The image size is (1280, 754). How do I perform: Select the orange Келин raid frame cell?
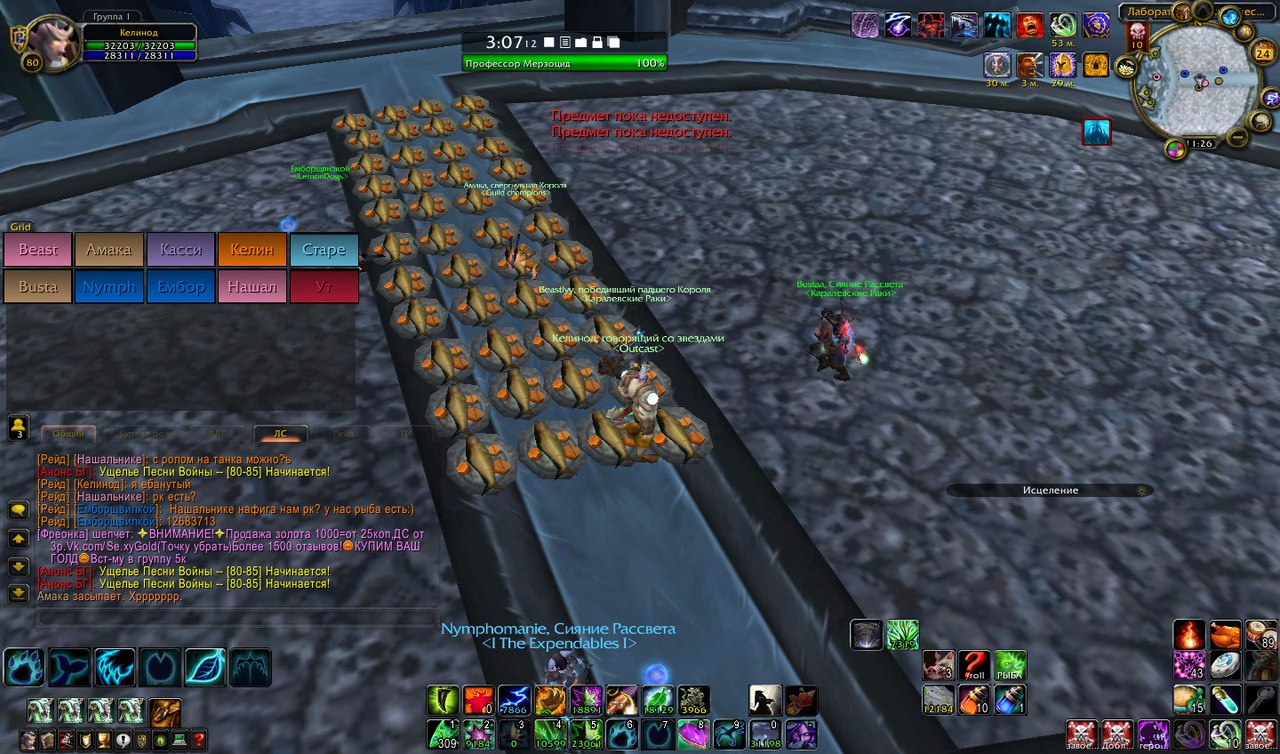(x=252, y=250)
